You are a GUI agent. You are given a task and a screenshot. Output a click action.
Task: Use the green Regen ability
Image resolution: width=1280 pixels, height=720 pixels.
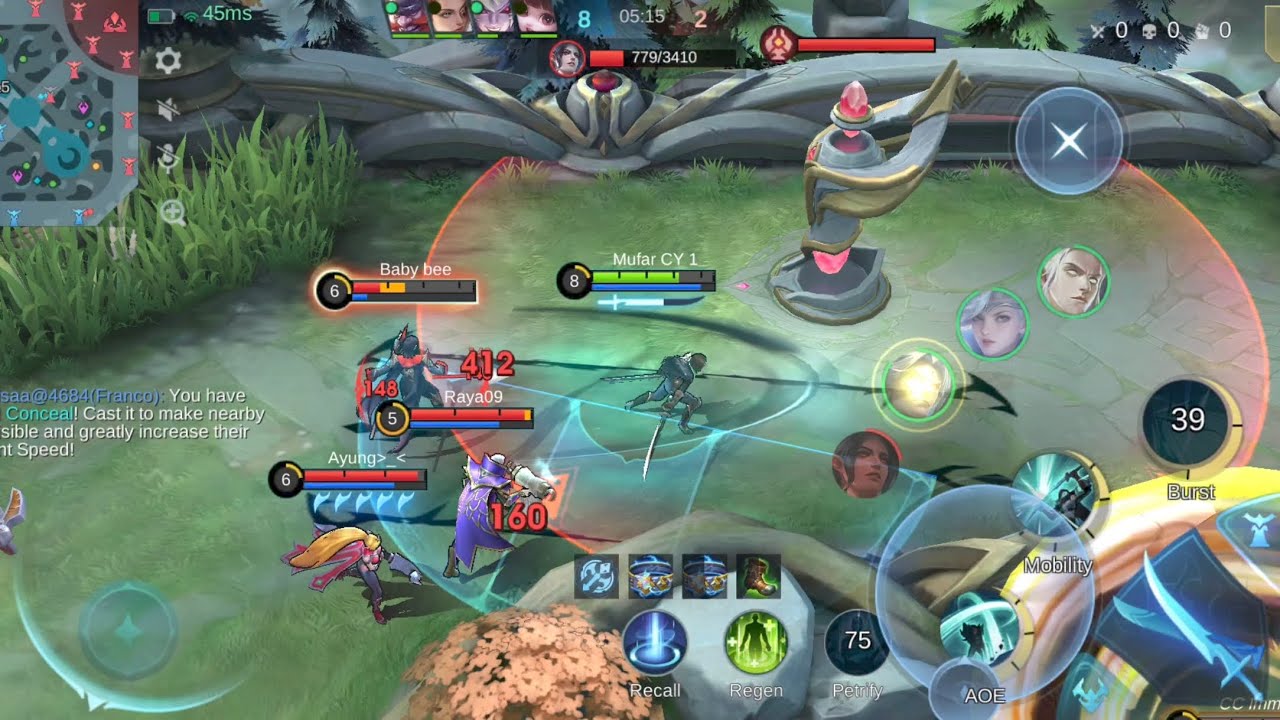(756, 643)
